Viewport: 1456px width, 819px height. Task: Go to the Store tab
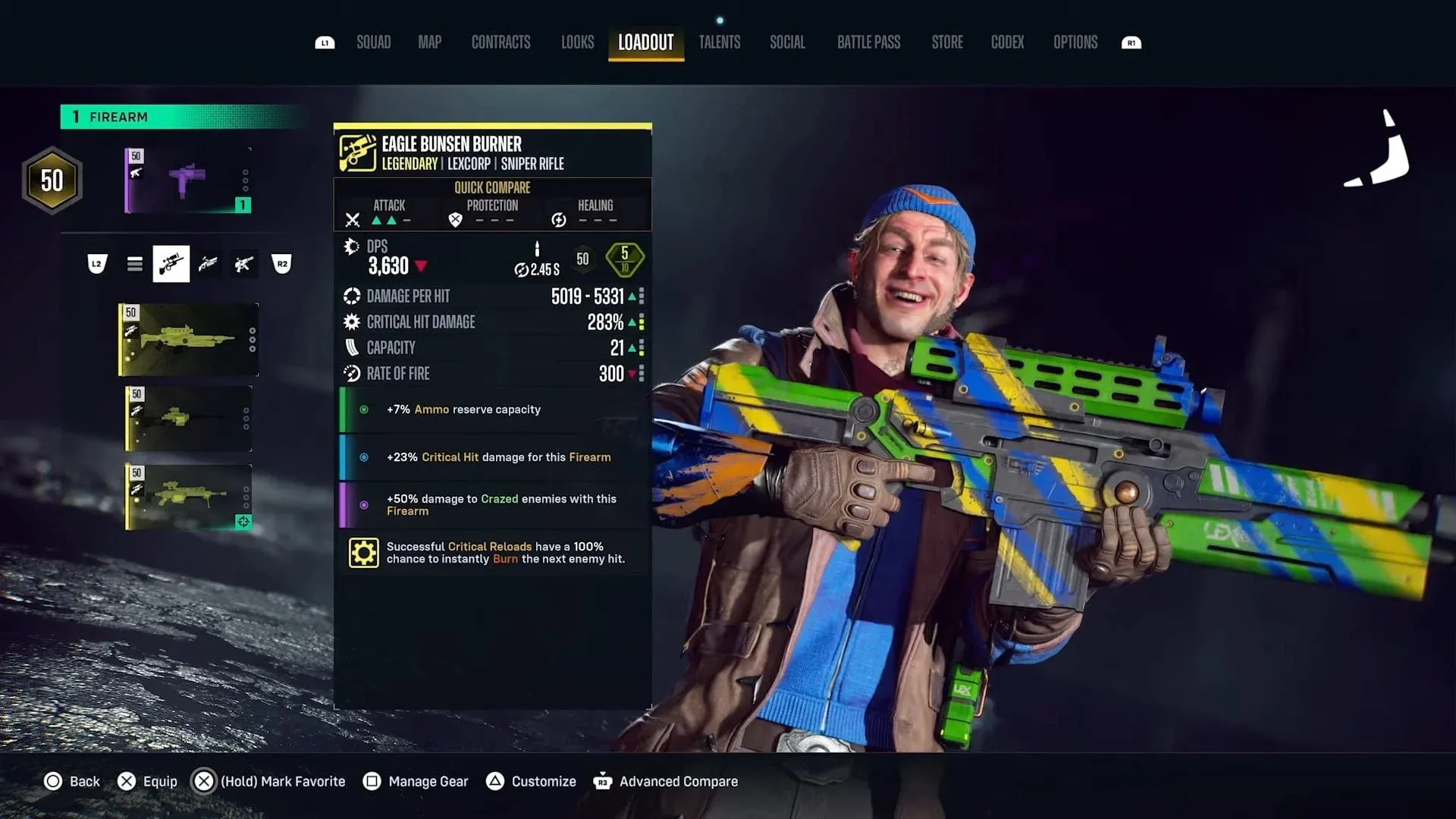tap(947, 42)
